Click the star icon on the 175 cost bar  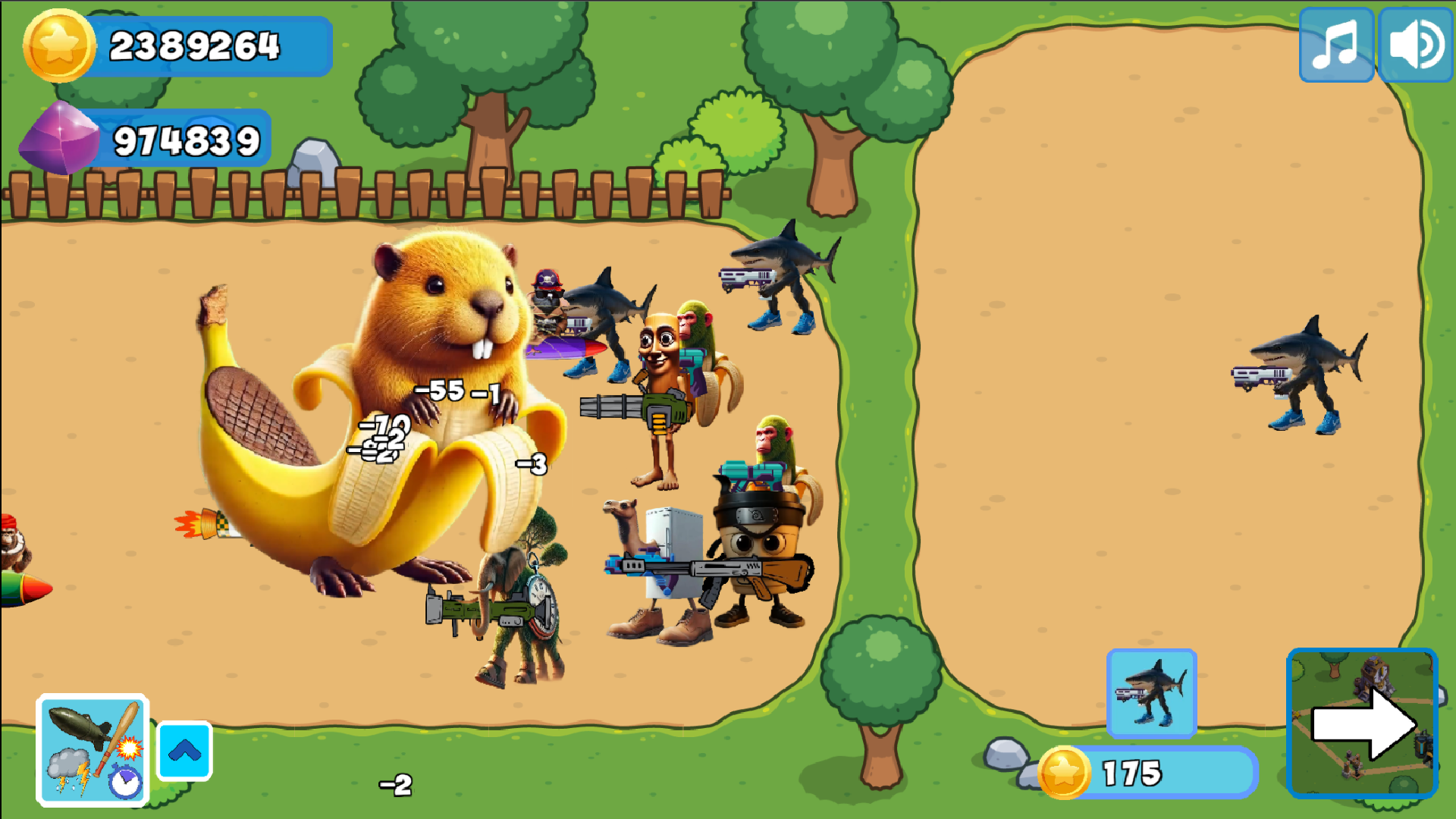[1065, 771]
